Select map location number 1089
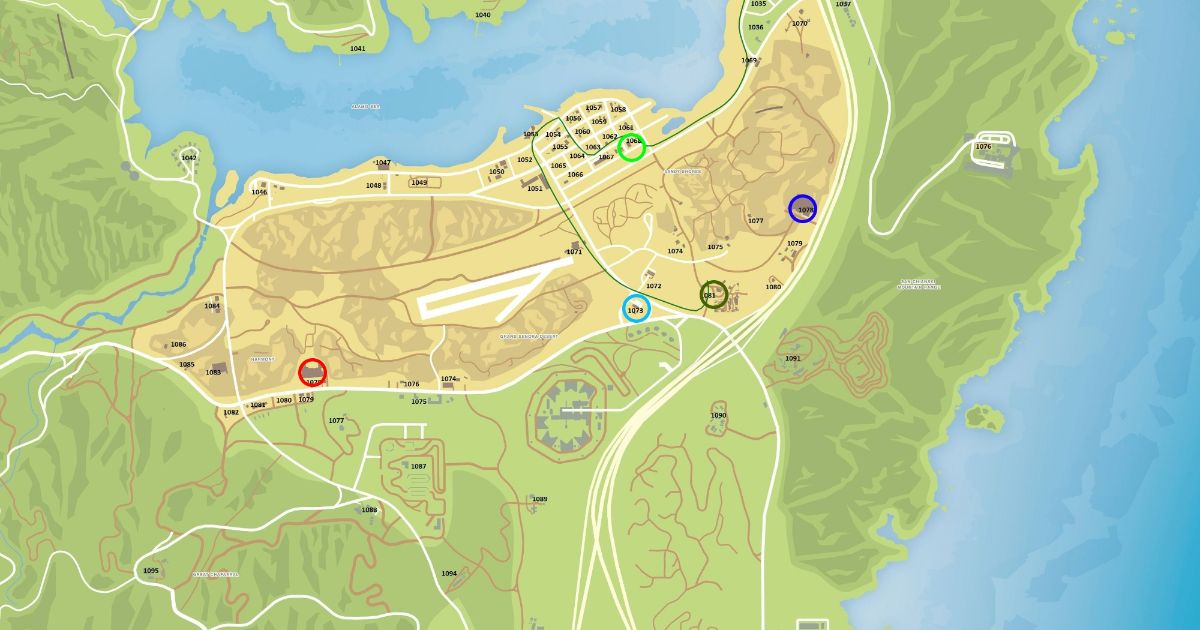The image size is (1200, 630). coord(539,499)
